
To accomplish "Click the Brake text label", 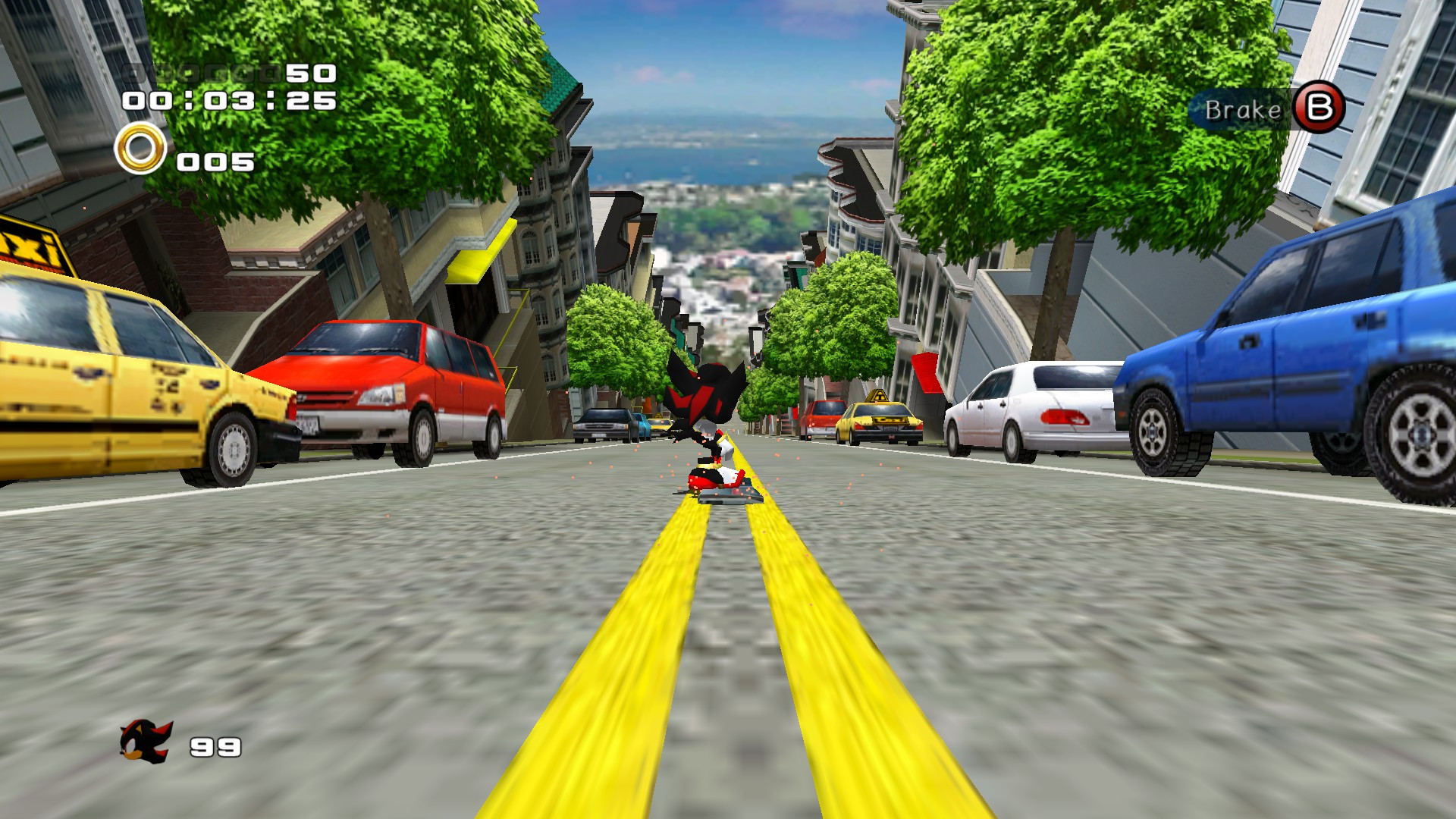I will pyautogui.click(x=1244, y=108).
